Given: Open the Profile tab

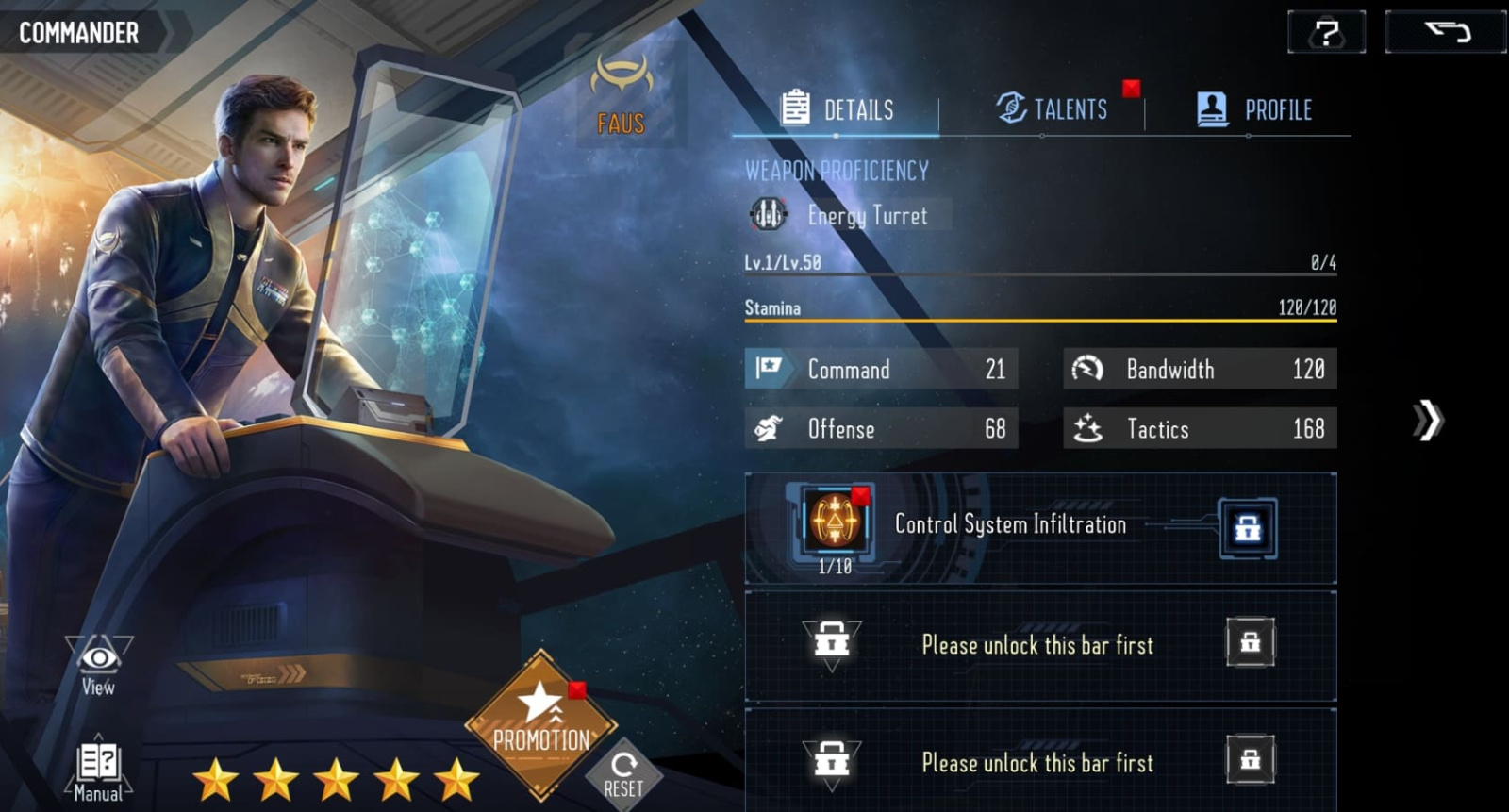Looking at the screenshot, I should pyautogui.click(x=1254, y=109).
